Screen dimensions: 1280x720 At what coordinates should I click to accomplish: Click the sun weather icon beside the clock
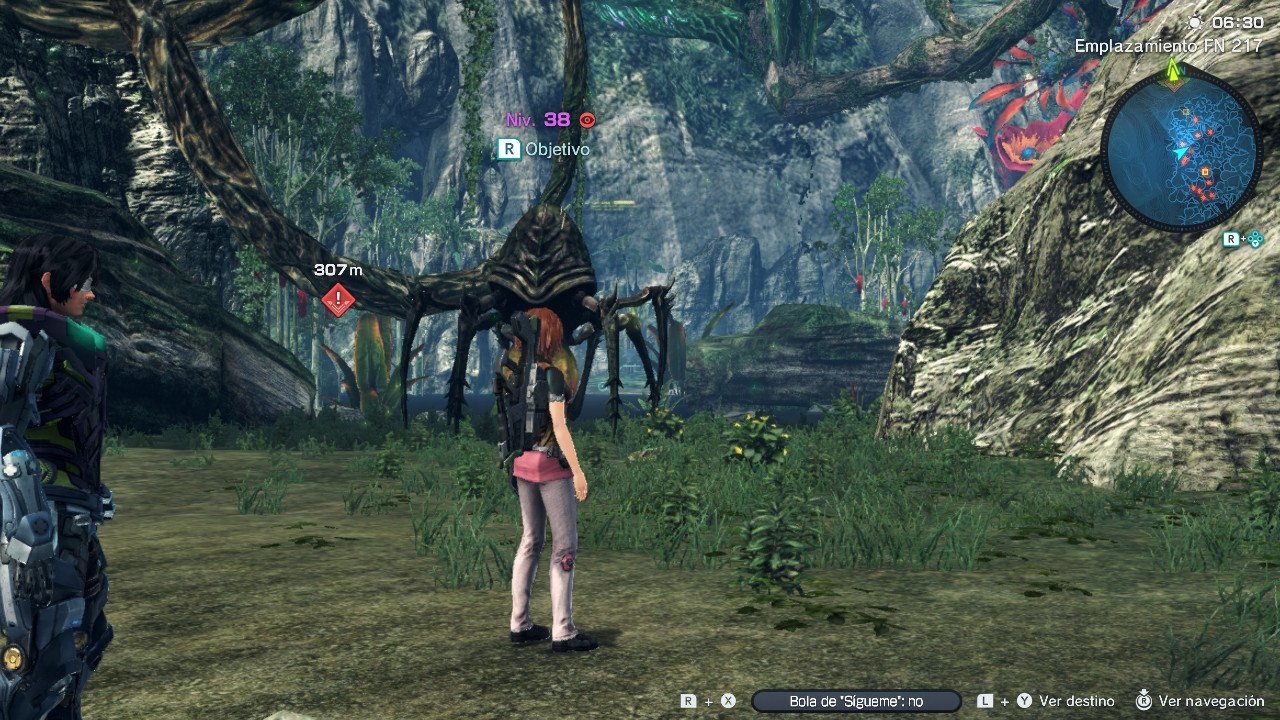(x=1193, y=23)
